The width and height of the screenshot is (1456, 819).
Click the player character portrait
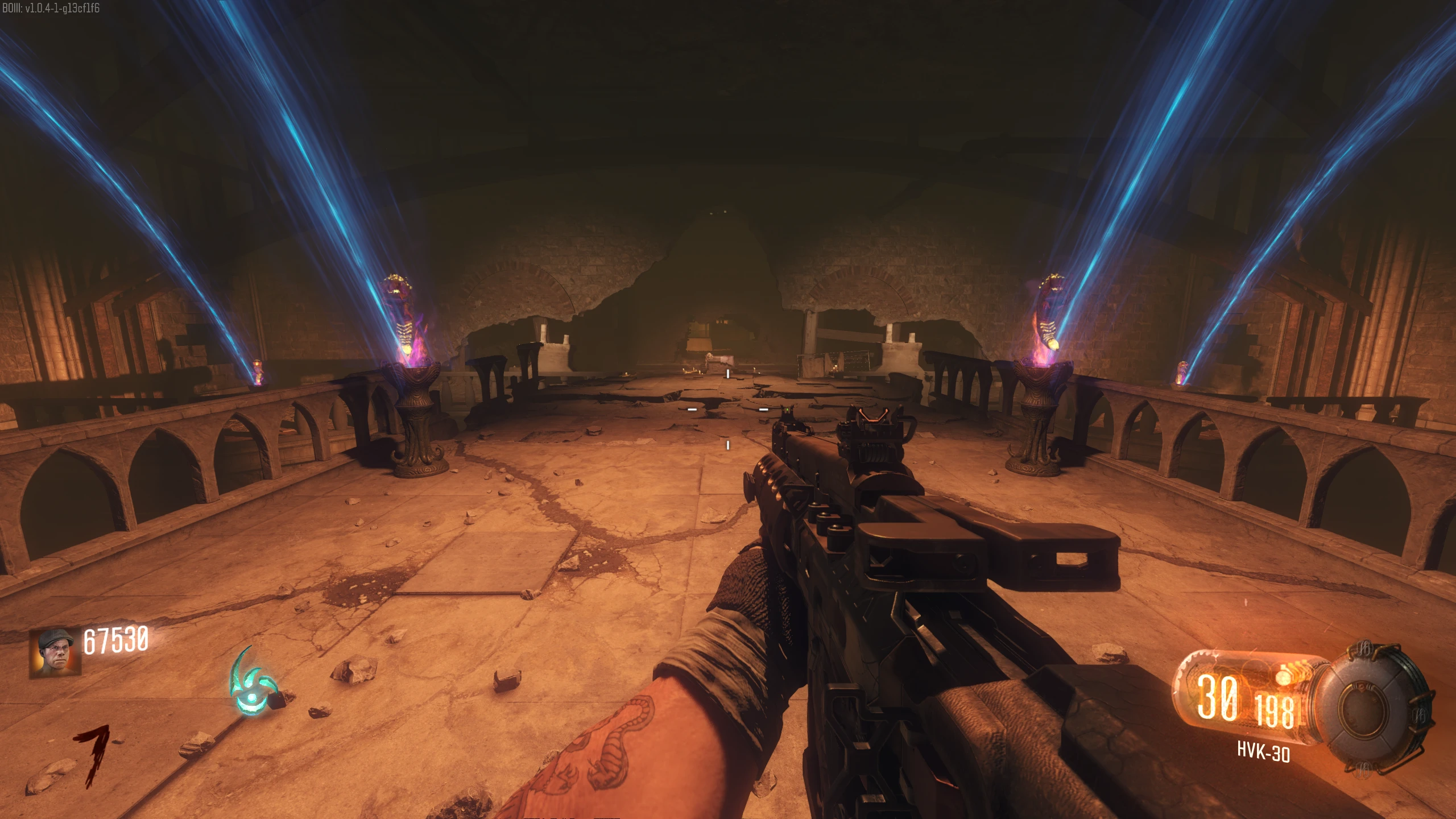(x=55, y=653)
